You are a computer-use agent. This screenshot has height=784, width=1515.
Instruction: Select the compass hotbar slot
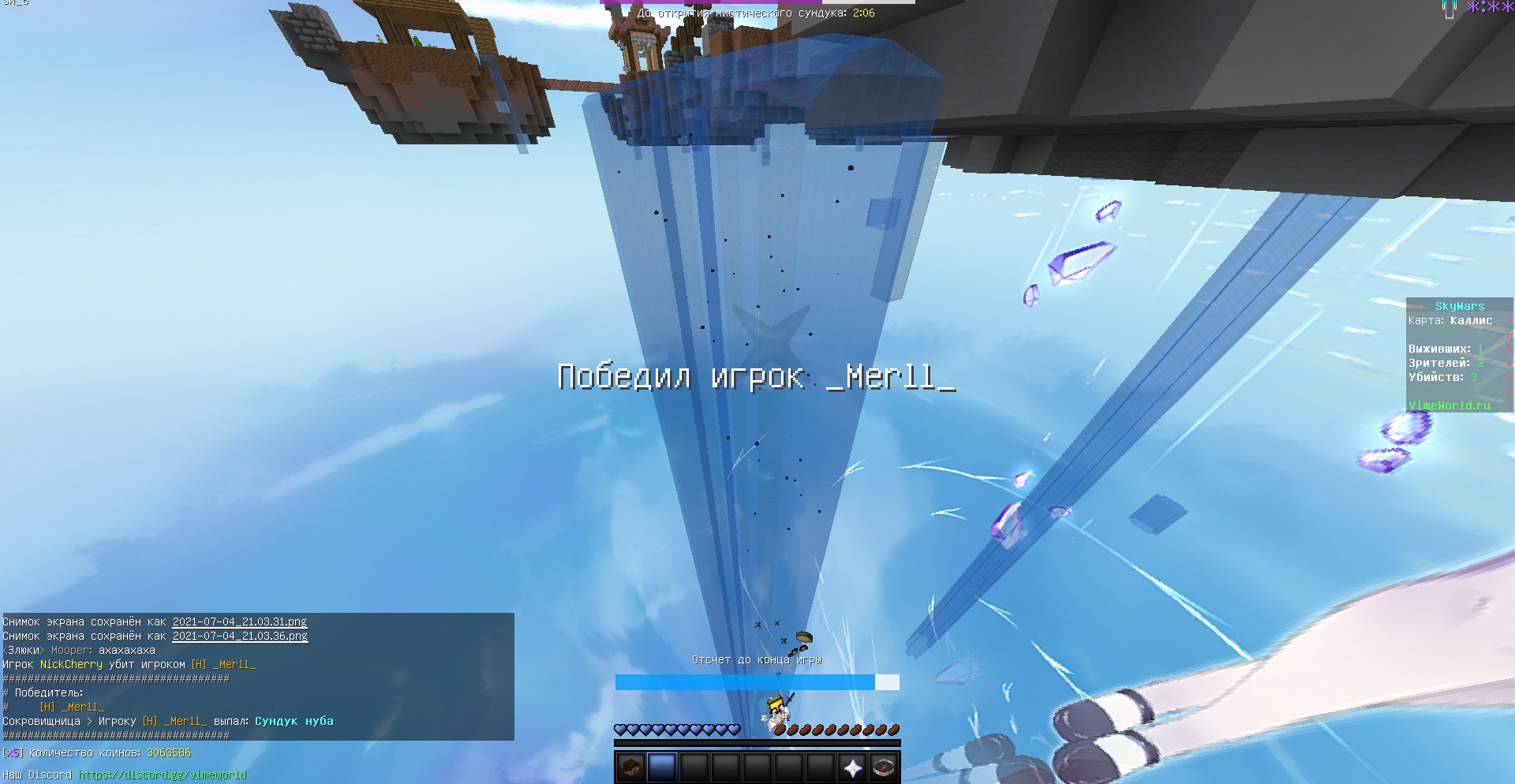884,767
